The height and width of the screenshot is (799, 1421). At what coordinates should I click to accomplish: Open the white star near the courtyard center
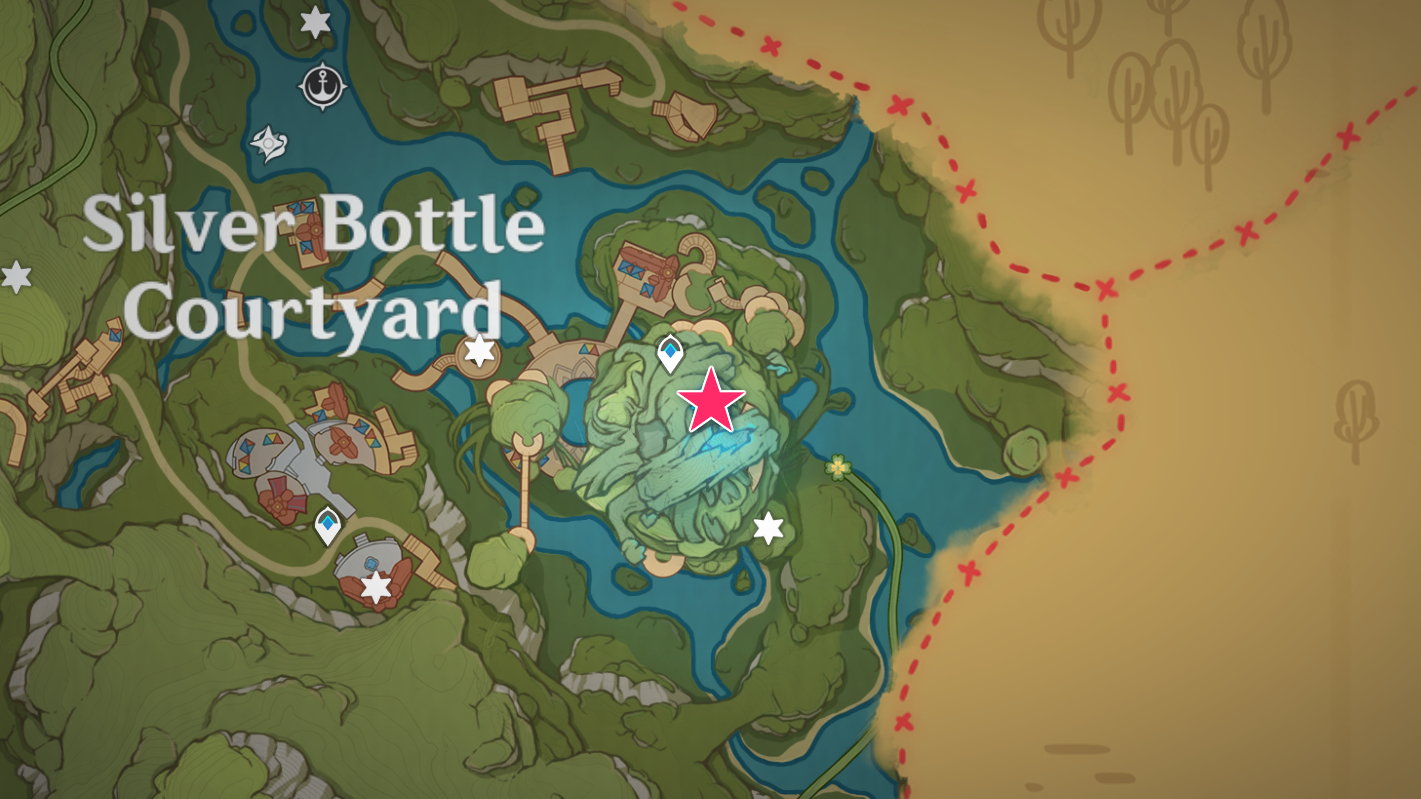pyautogui.click(x=479, y=351)
